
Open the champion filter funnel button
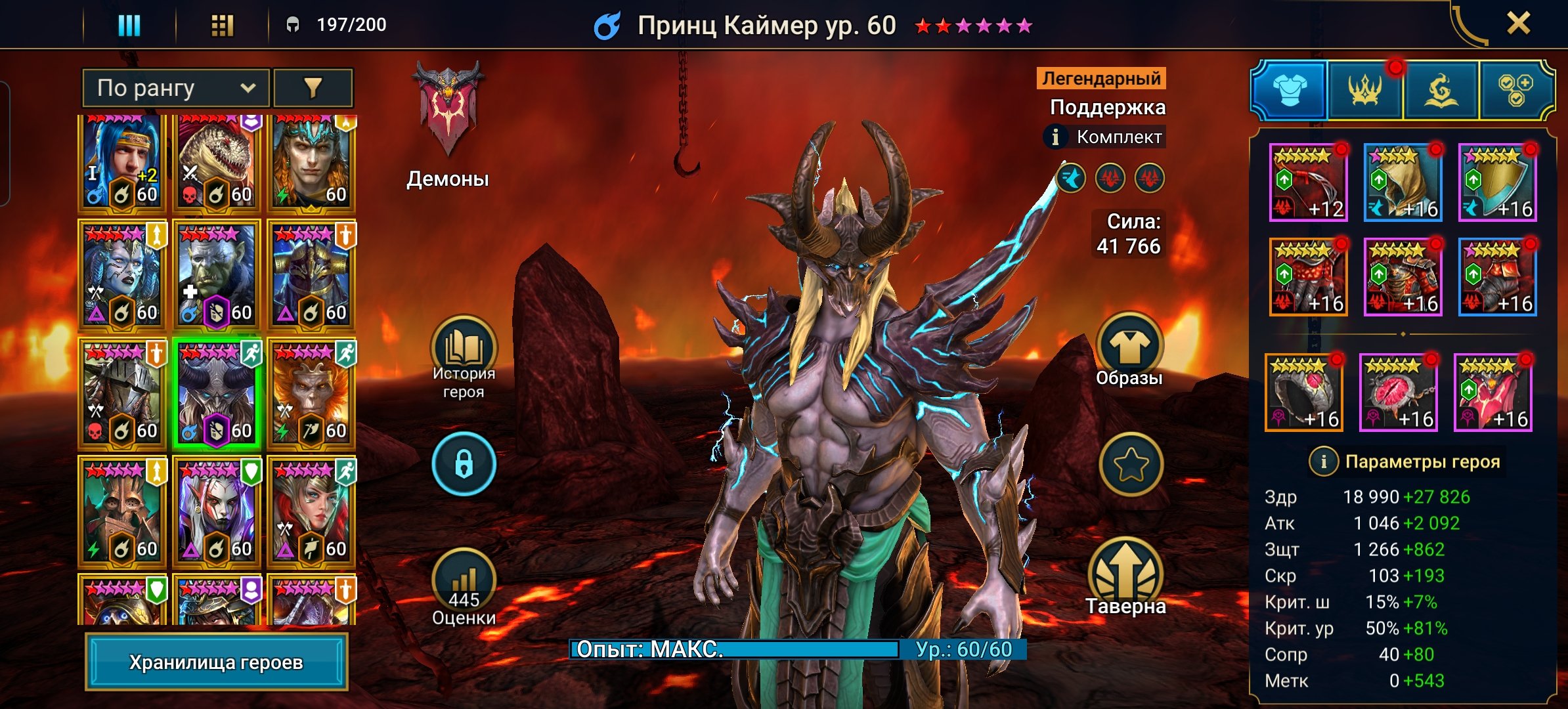[313, 88]
